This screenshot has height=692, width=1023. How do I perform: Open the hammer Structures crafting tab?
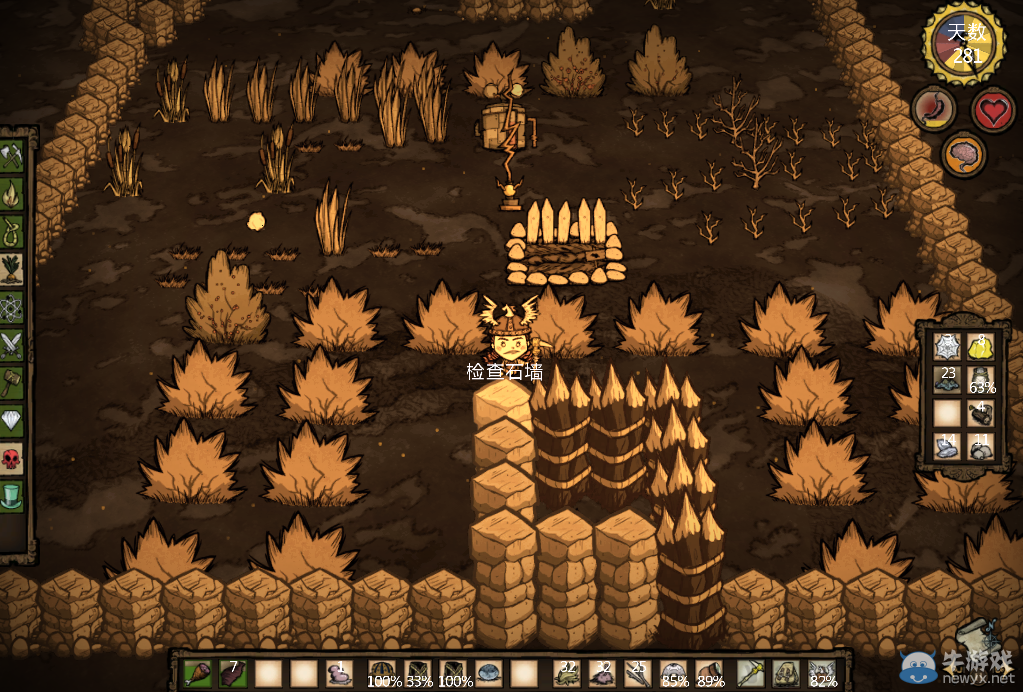(x=12, y=382)
